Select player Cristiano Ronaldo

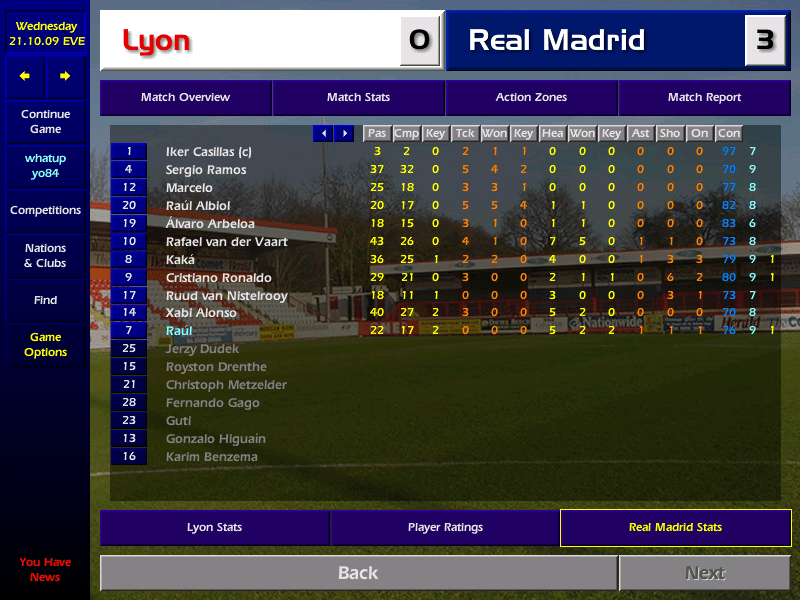(219, 277)
